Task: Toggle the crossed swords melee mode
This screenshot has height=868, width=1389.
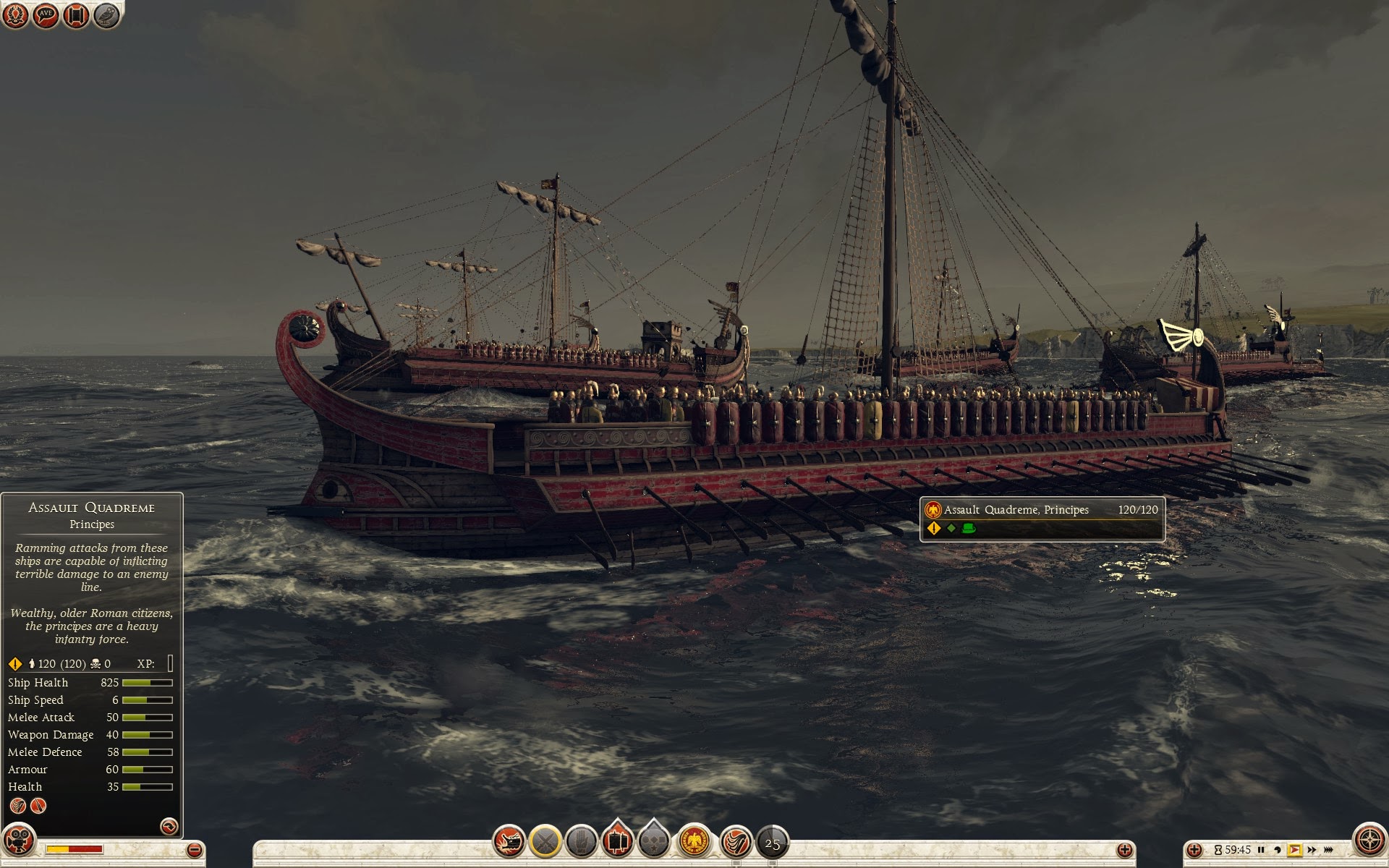Action: 545,842
